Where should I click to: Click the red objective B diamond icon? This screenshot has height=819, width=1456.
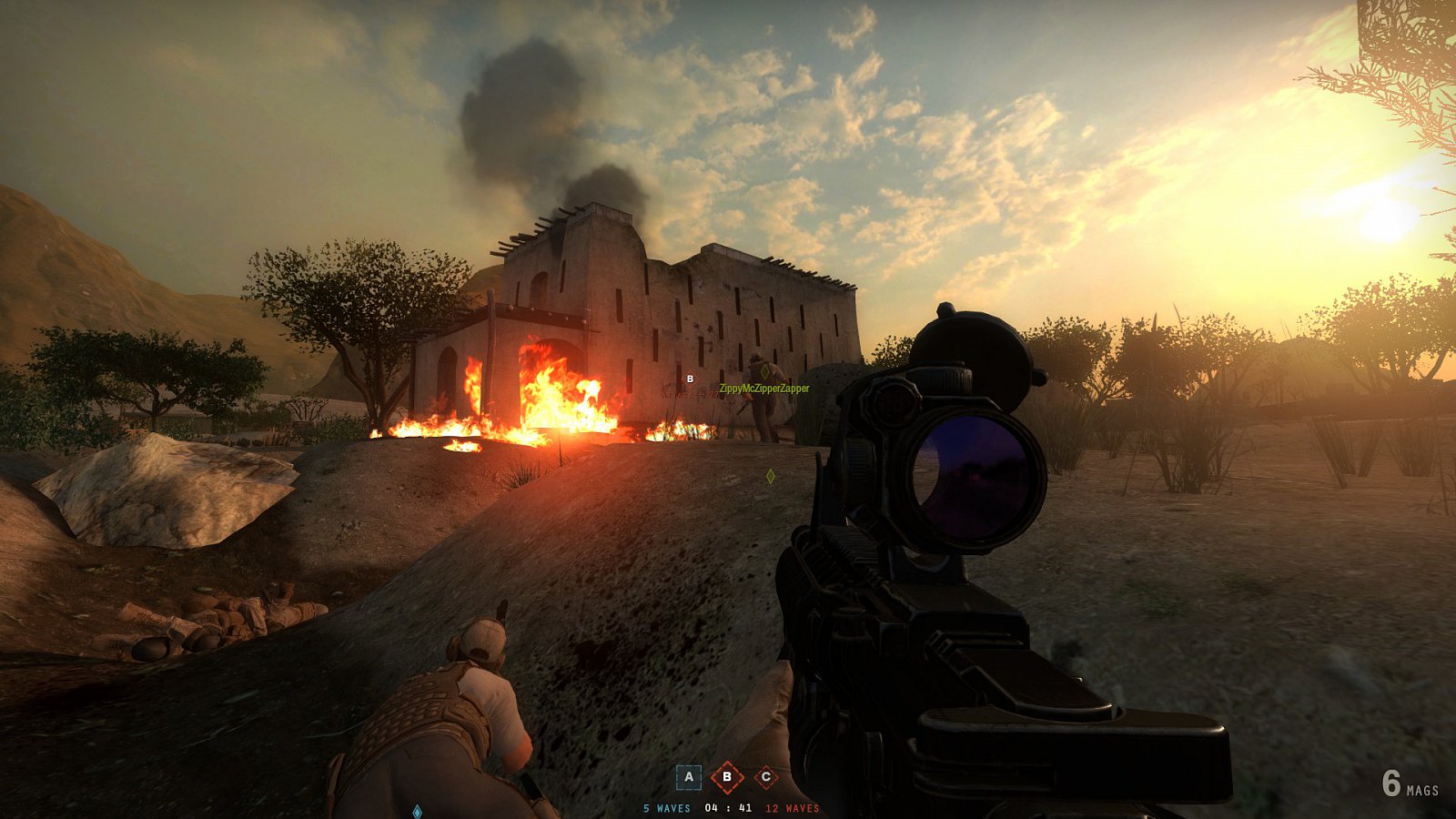click(726, 777)
